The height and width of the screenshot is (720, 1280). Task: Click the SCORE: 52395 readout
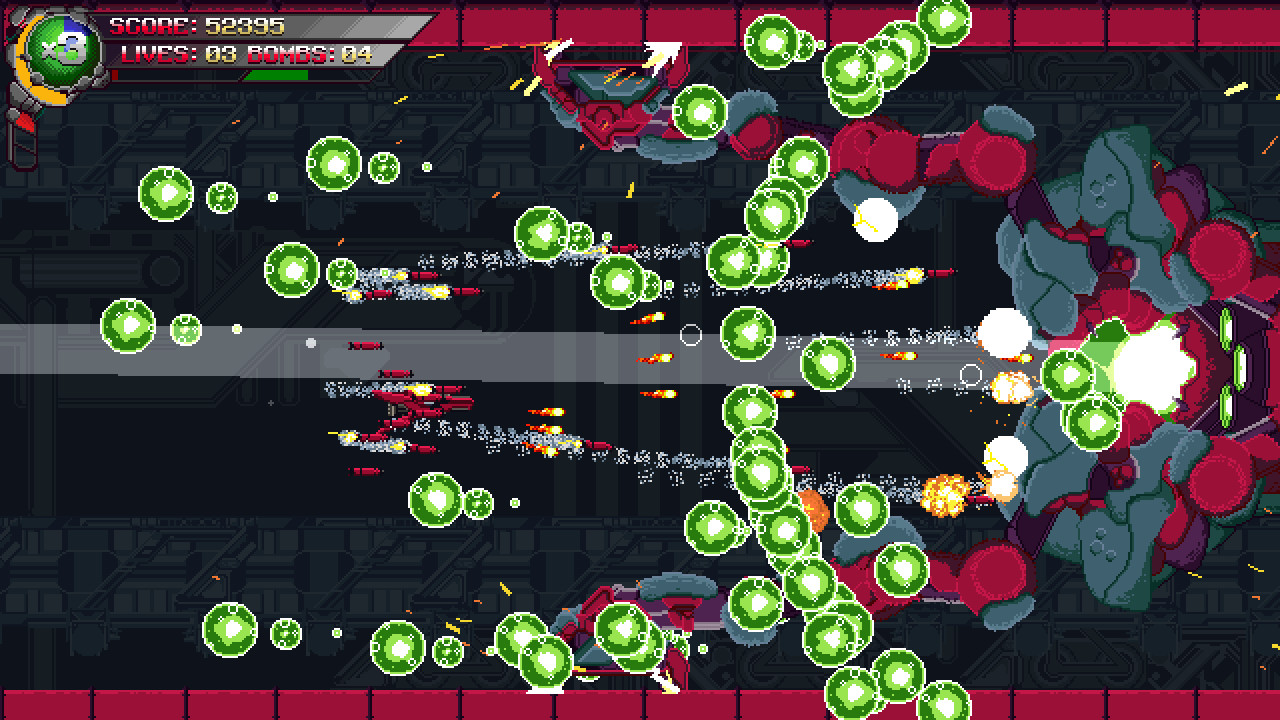pyautogui.click(x=240, y=27)
